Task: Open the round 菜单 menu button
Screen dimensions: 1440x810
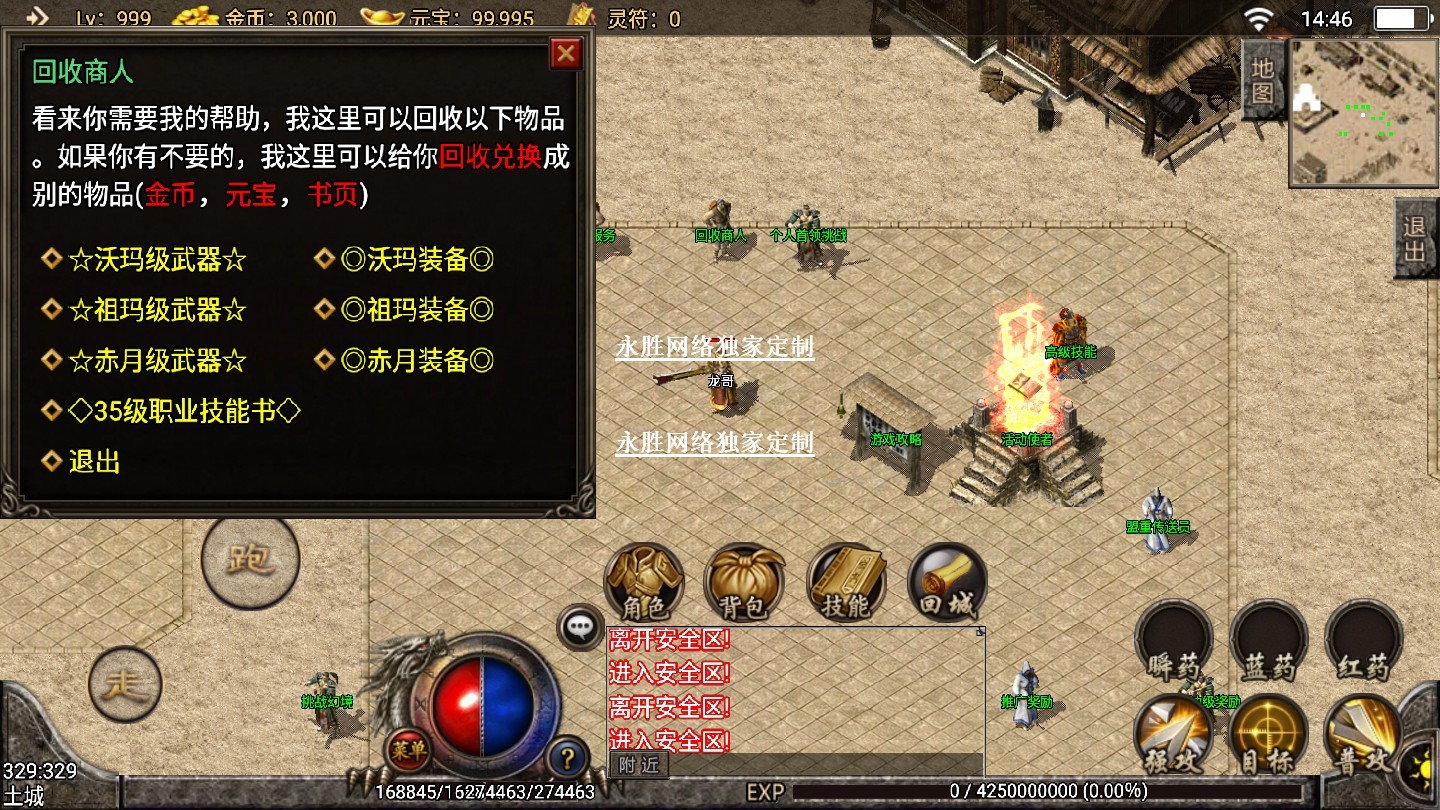Action: [408, 747]
